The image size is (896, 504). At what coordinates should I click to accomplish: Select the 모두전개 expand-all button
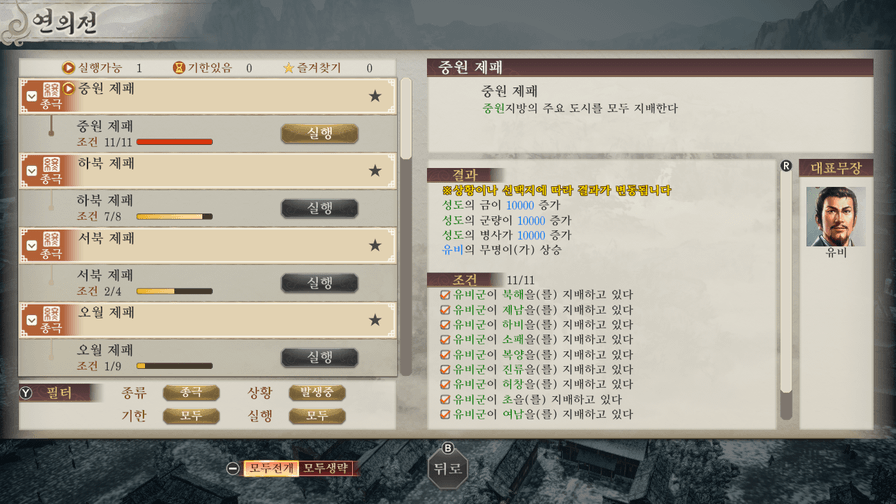coord(271,468)
